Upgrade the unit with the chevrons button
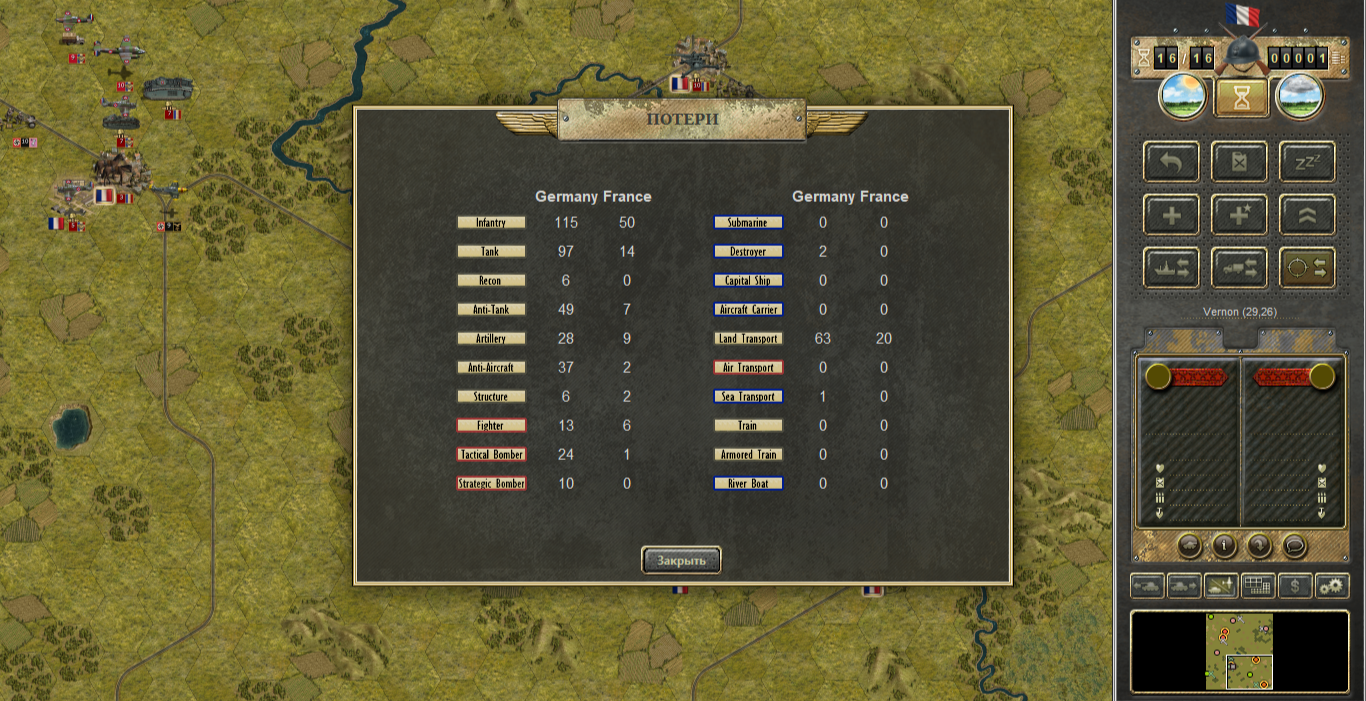The width and height of the screenshot is (1366, 701). pos(1307,215)
